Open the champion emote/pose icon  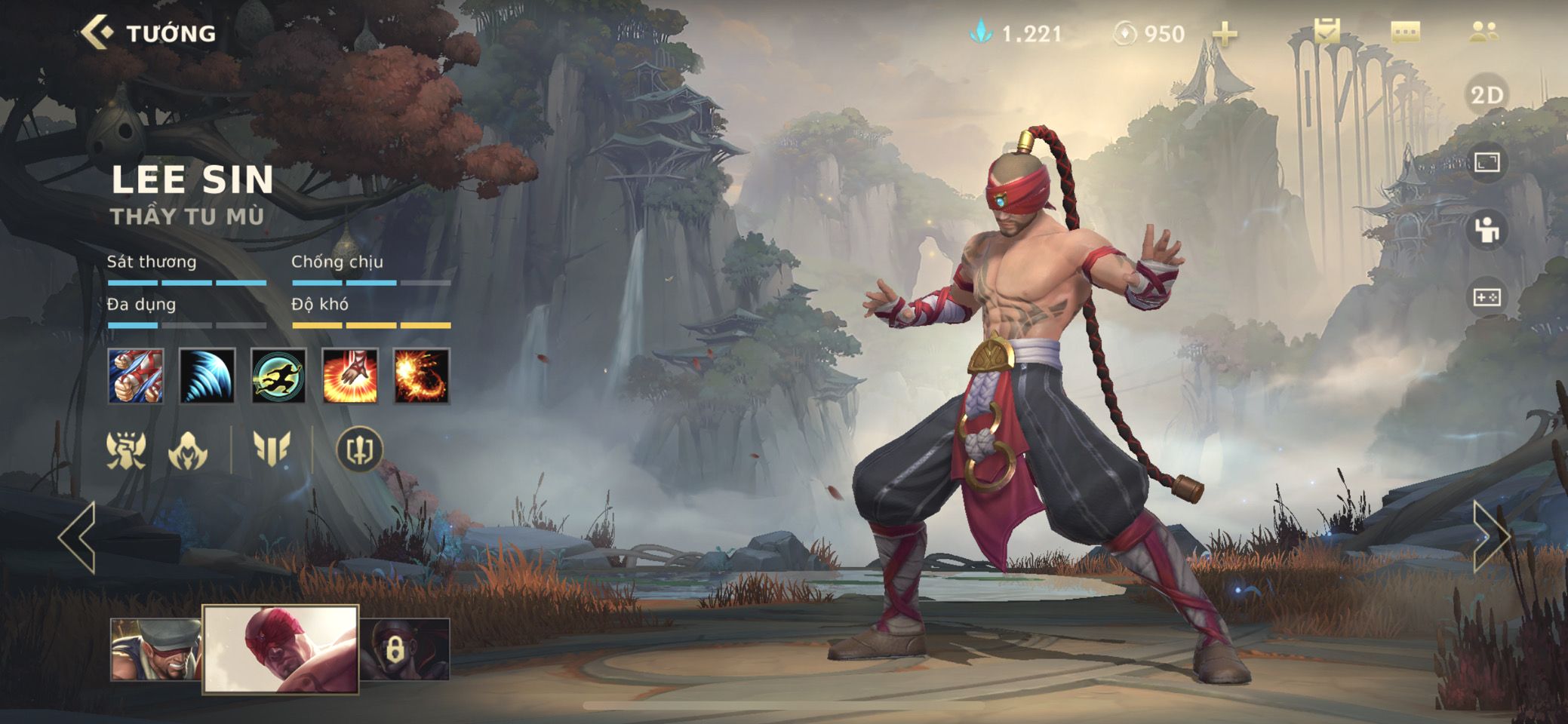tap(1487, 230)
